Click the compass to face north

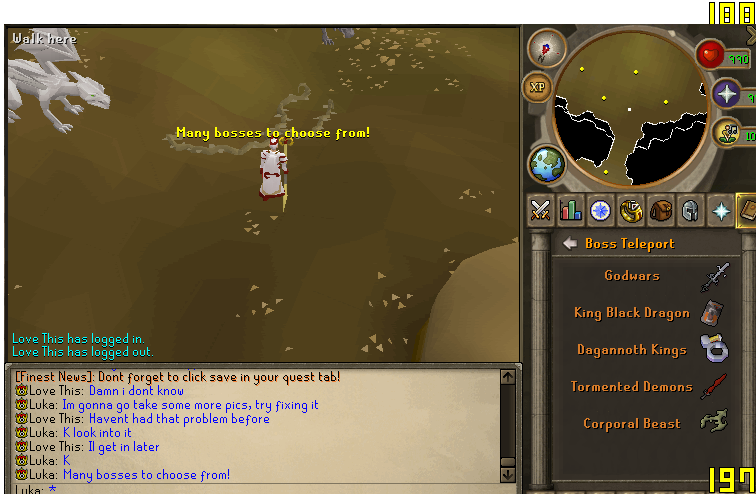pos(546,46)
